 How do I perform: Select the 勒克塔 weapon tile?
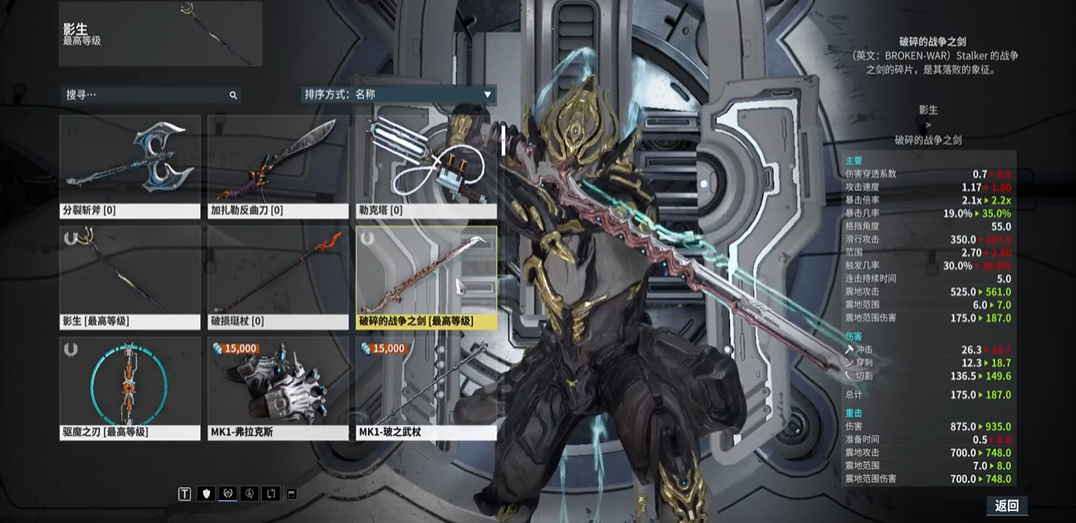pyautogui.click(x=426, y=166)
